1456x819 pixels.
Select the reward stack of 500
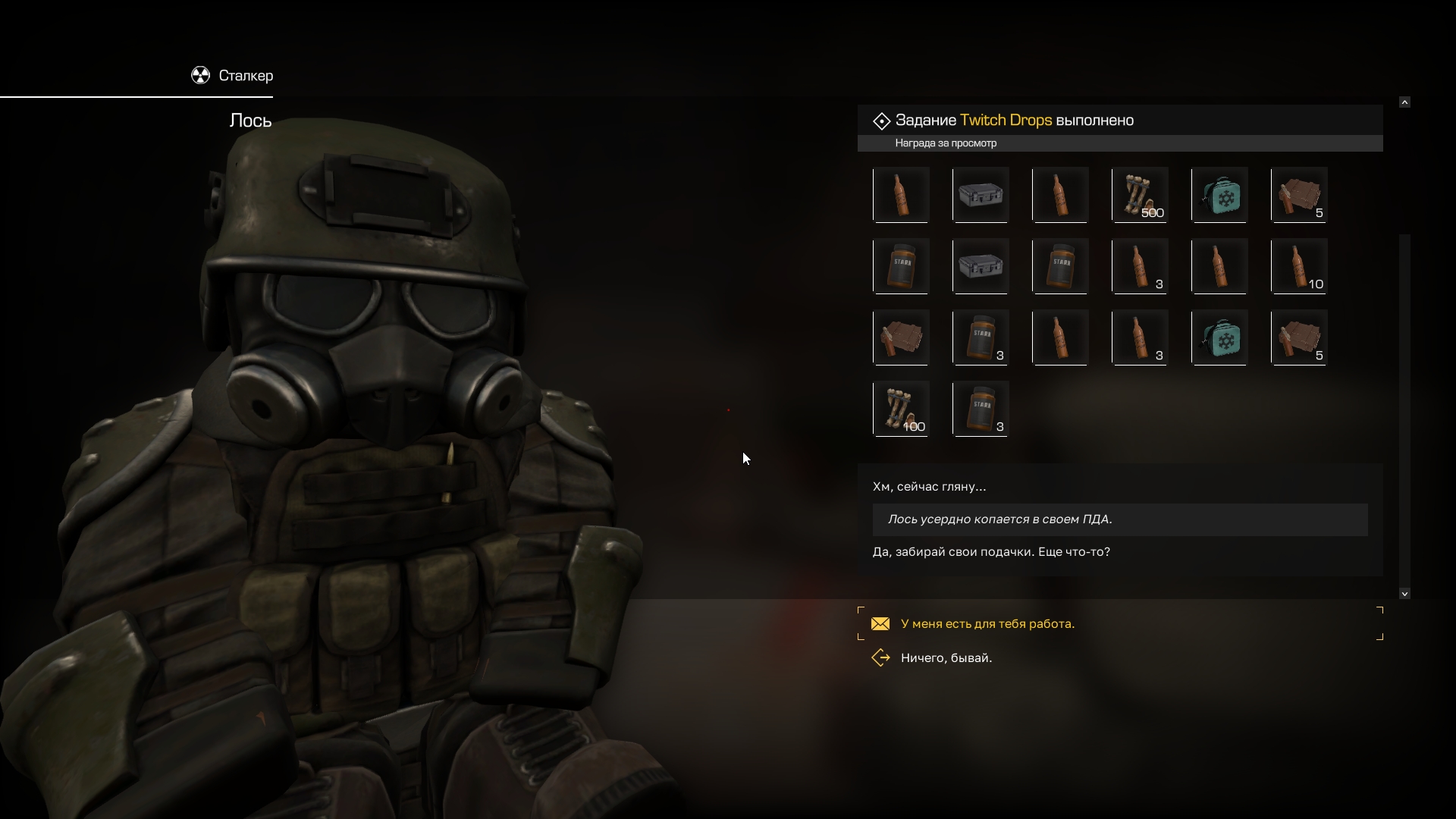click(x=1139, y=195)
